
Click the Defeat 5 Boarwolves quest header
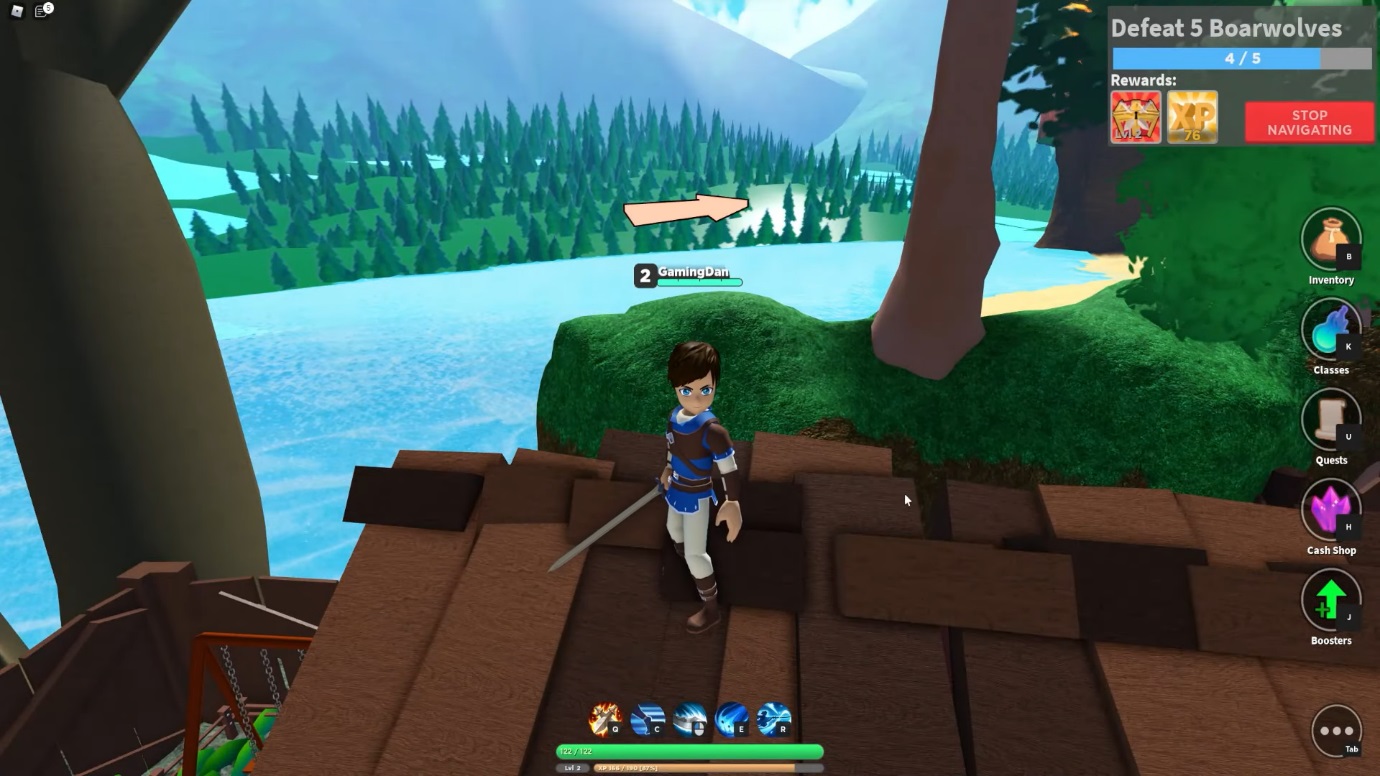[x=1225, y=28]
